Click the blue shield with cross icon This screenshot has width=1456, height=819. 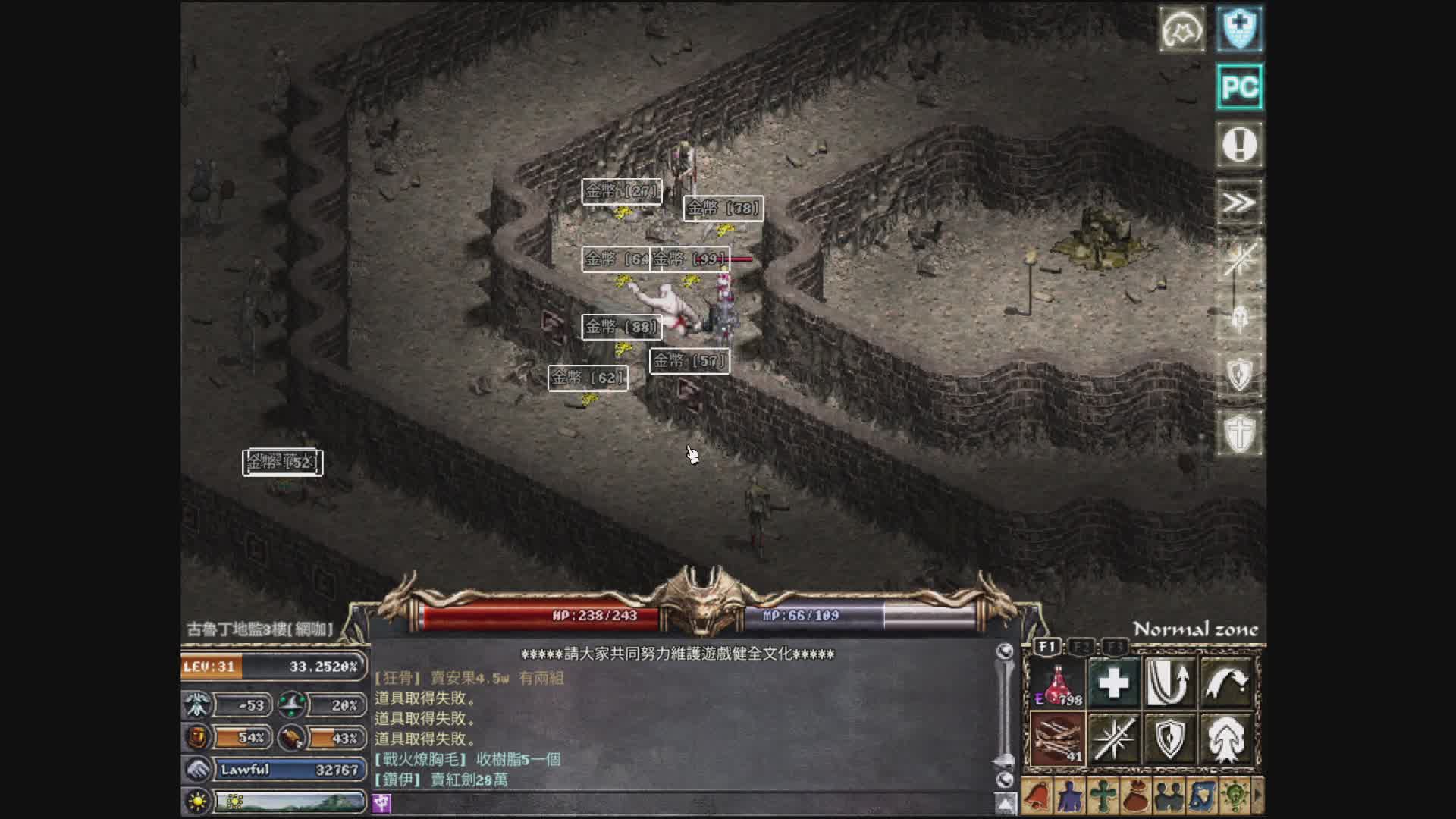(1240, 29)
